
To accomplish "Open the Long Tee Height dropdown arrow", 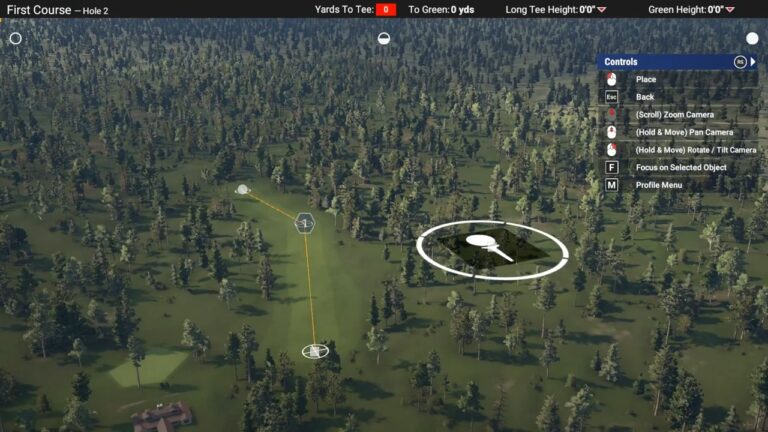I will click(x=602, y=10).
